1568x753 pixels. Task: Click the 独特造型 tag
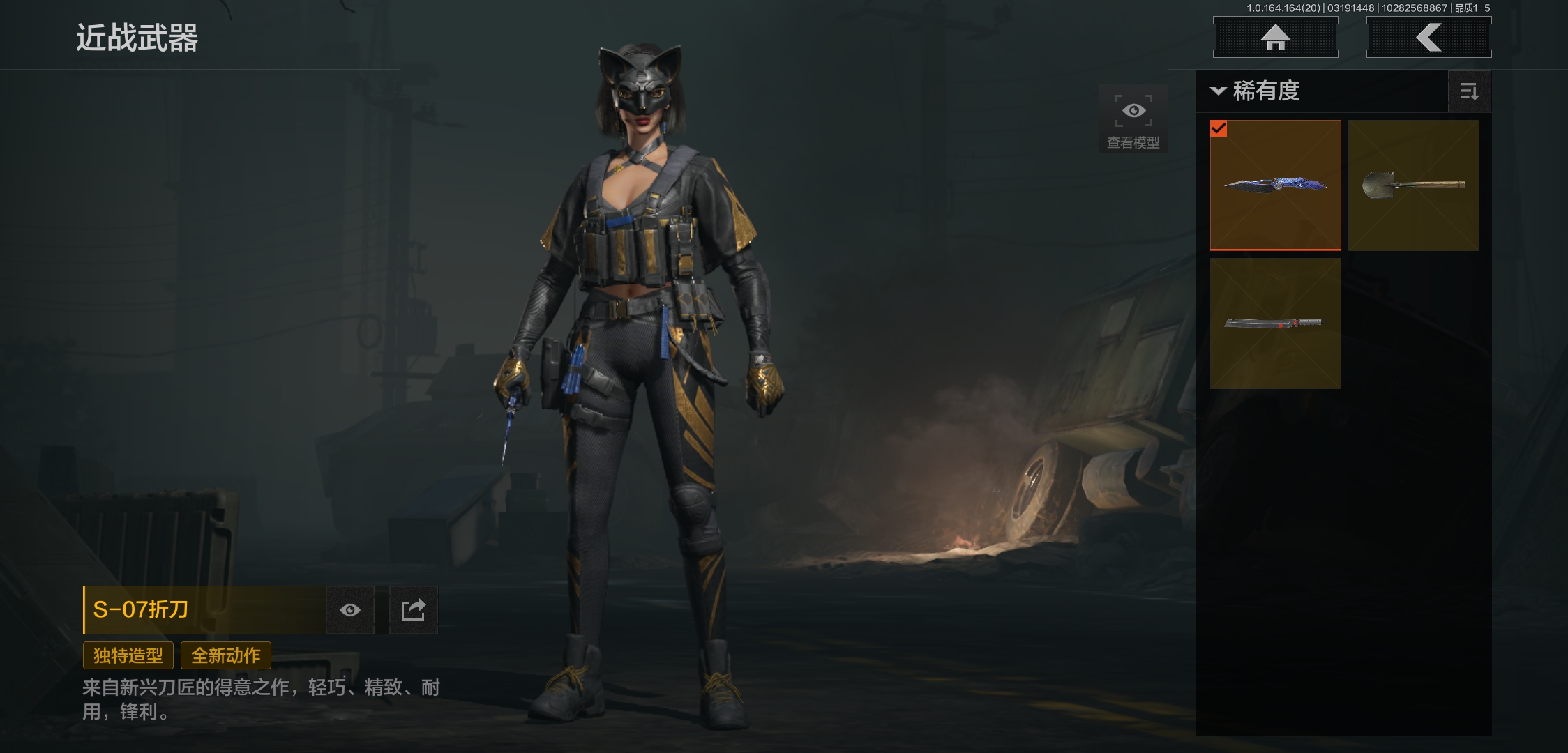pyautogui.click(x=128, y=655)
